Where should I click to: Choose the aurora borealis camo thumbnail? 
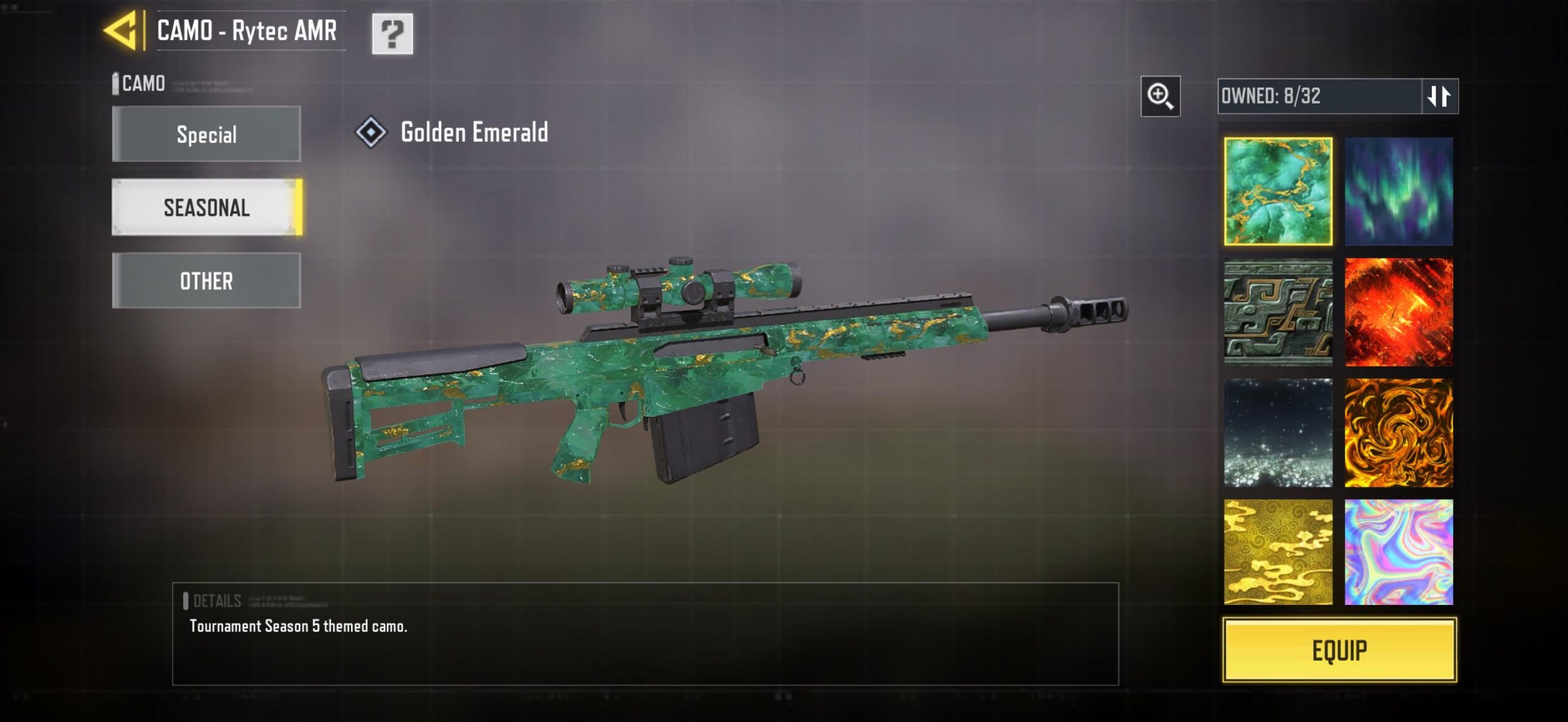click(1398, 191)
